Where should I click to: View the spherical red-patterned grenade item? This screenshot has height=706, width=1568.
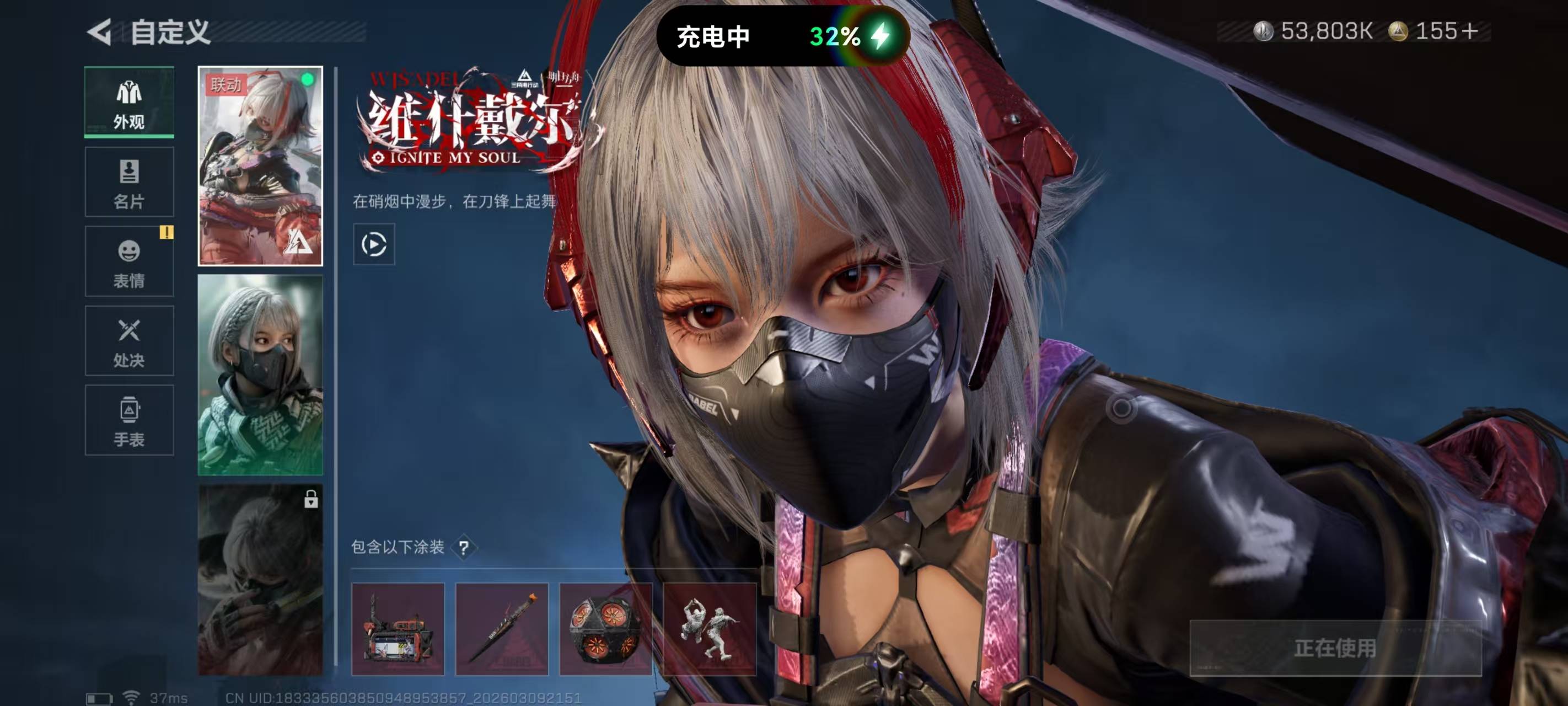tap(605, 629)
